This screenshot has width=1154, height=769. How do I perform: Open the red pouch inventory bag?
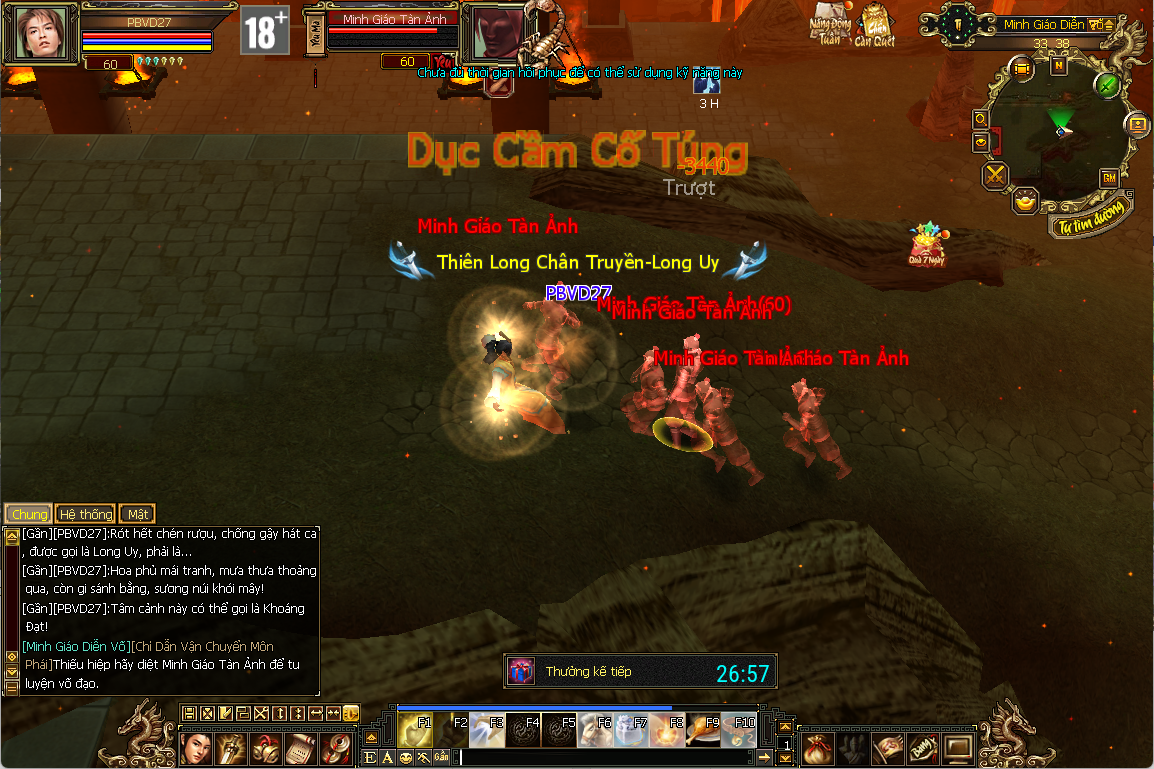pyautogui.click(x=820, y=747)
